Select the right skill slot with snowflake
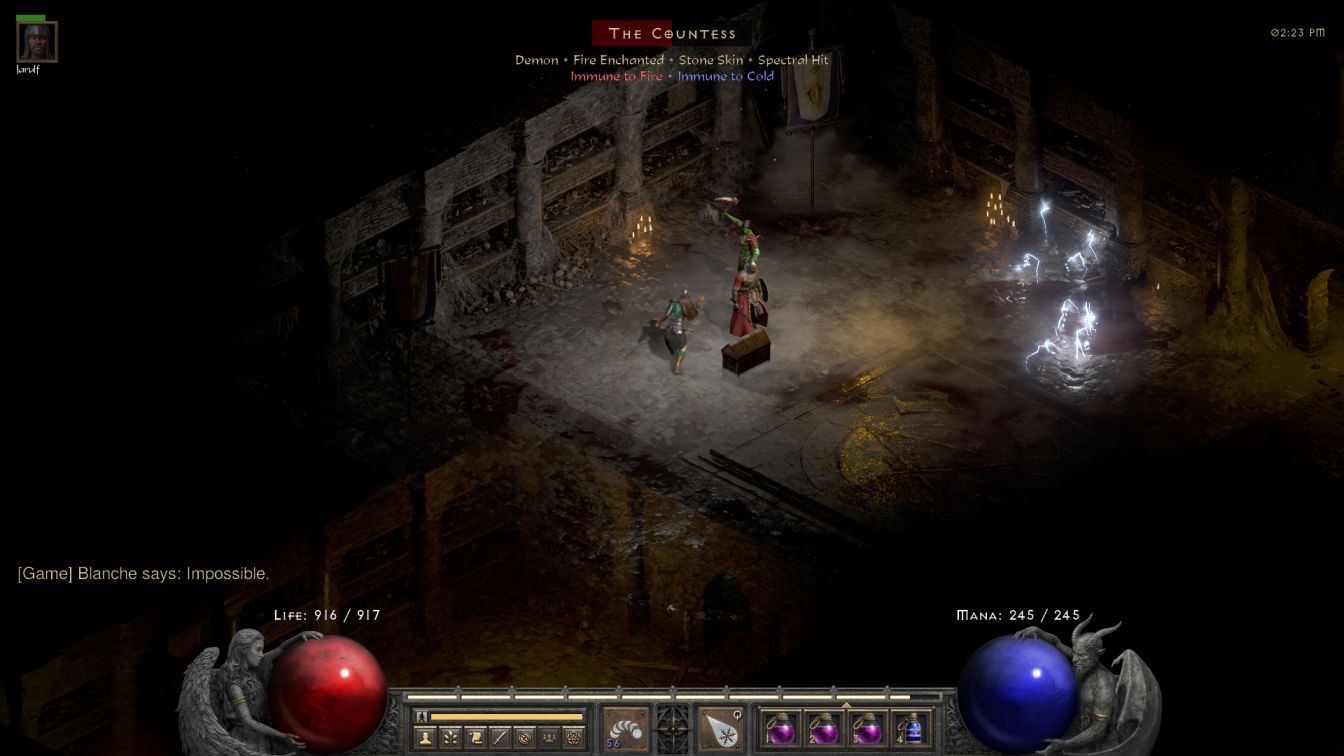1344x756 pixels. coord(719,729)
